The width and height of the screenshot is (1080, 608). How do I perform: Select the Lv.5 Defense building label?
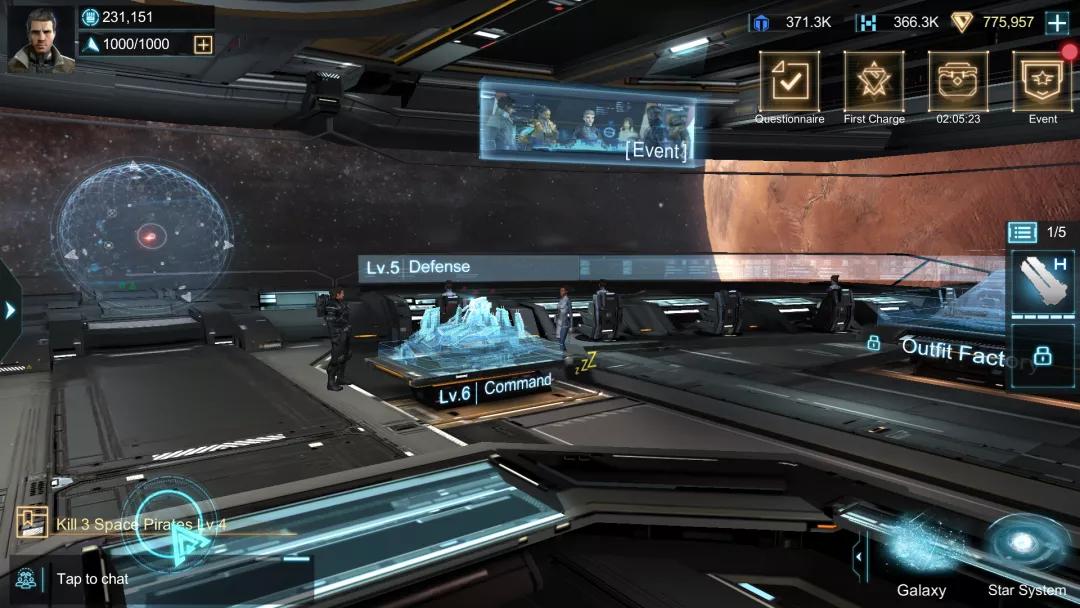418,267
